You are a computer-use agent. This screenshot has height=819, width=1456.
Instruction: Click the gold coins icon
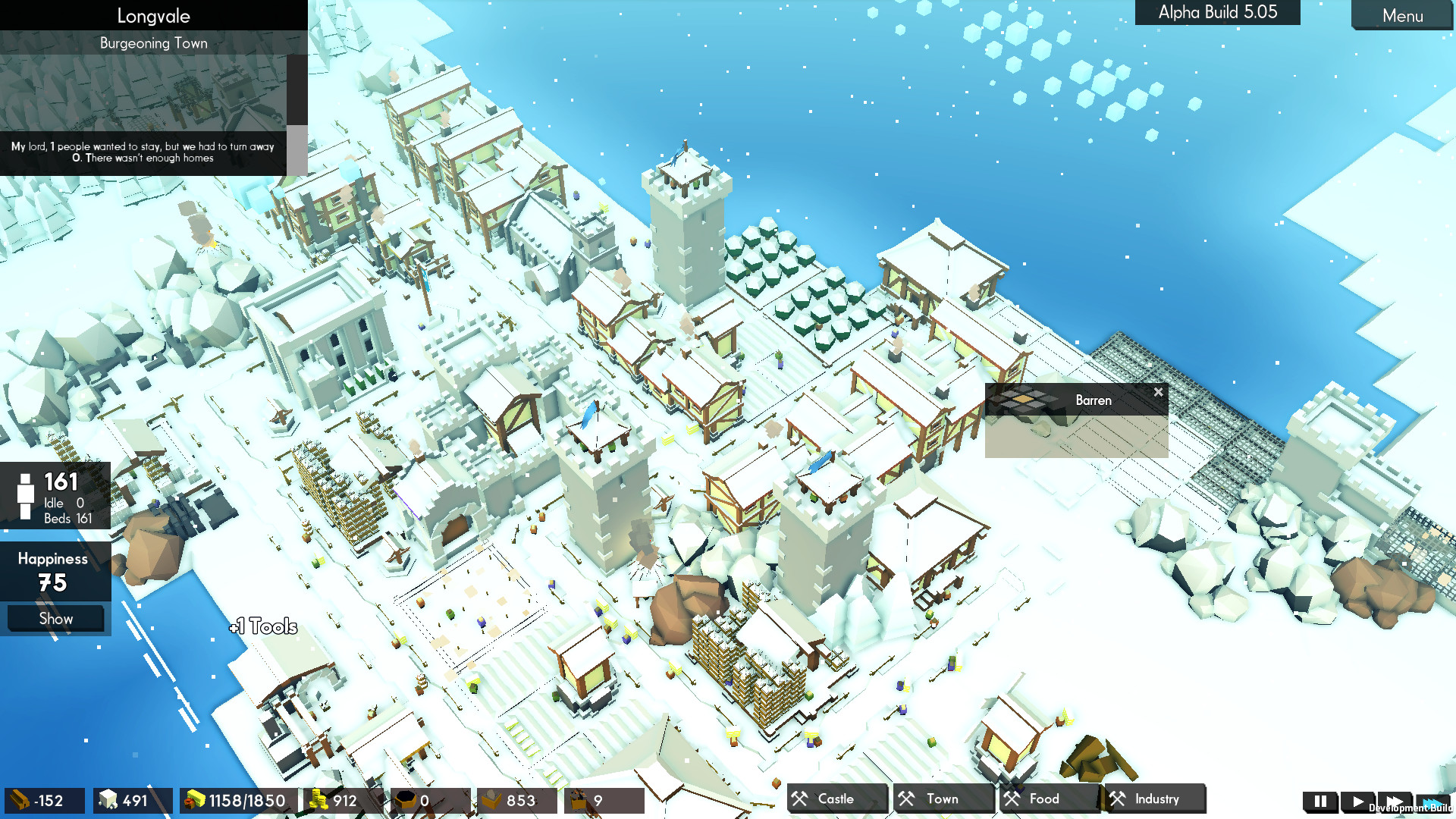click(x=316, y=800)
